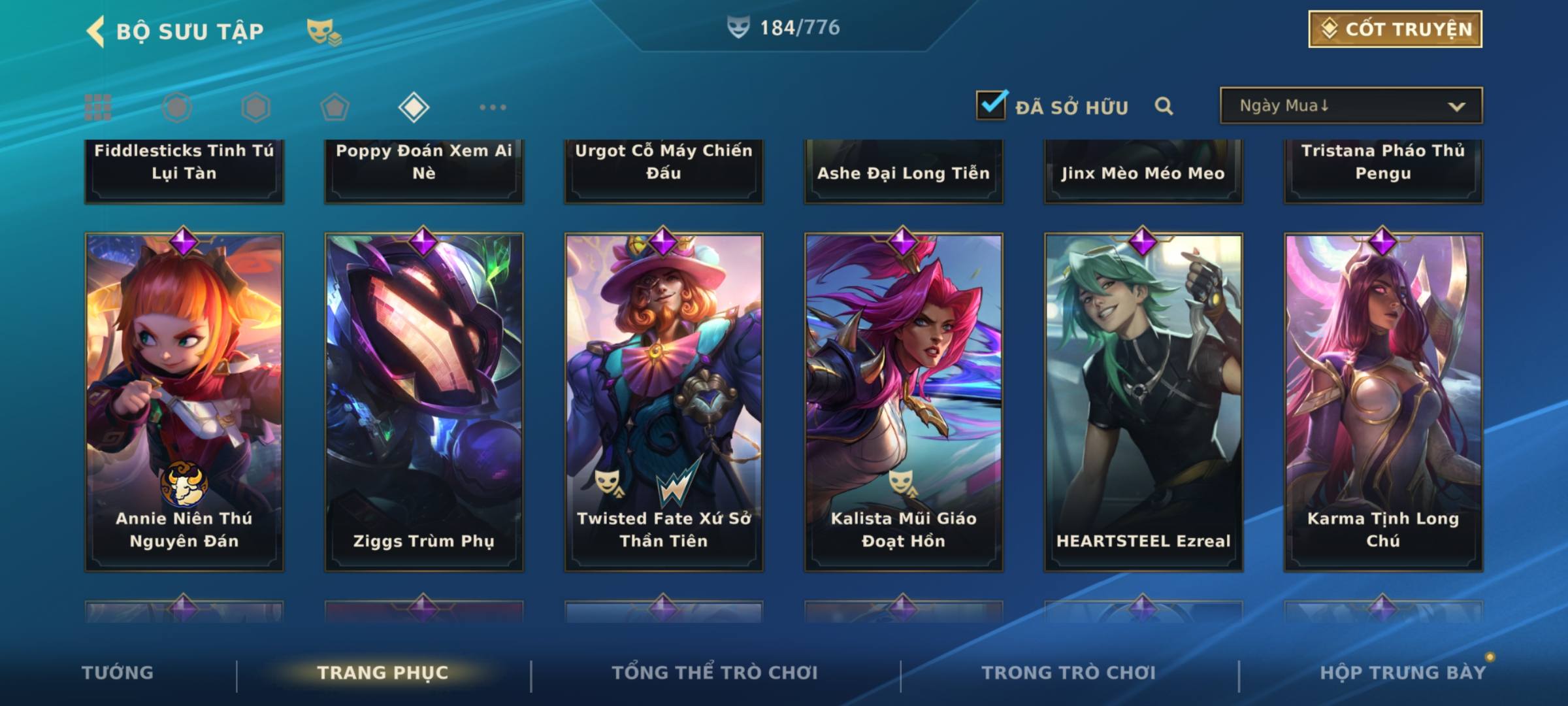Go back from Bộ Sưu Tập

click(x=96, y=31)
